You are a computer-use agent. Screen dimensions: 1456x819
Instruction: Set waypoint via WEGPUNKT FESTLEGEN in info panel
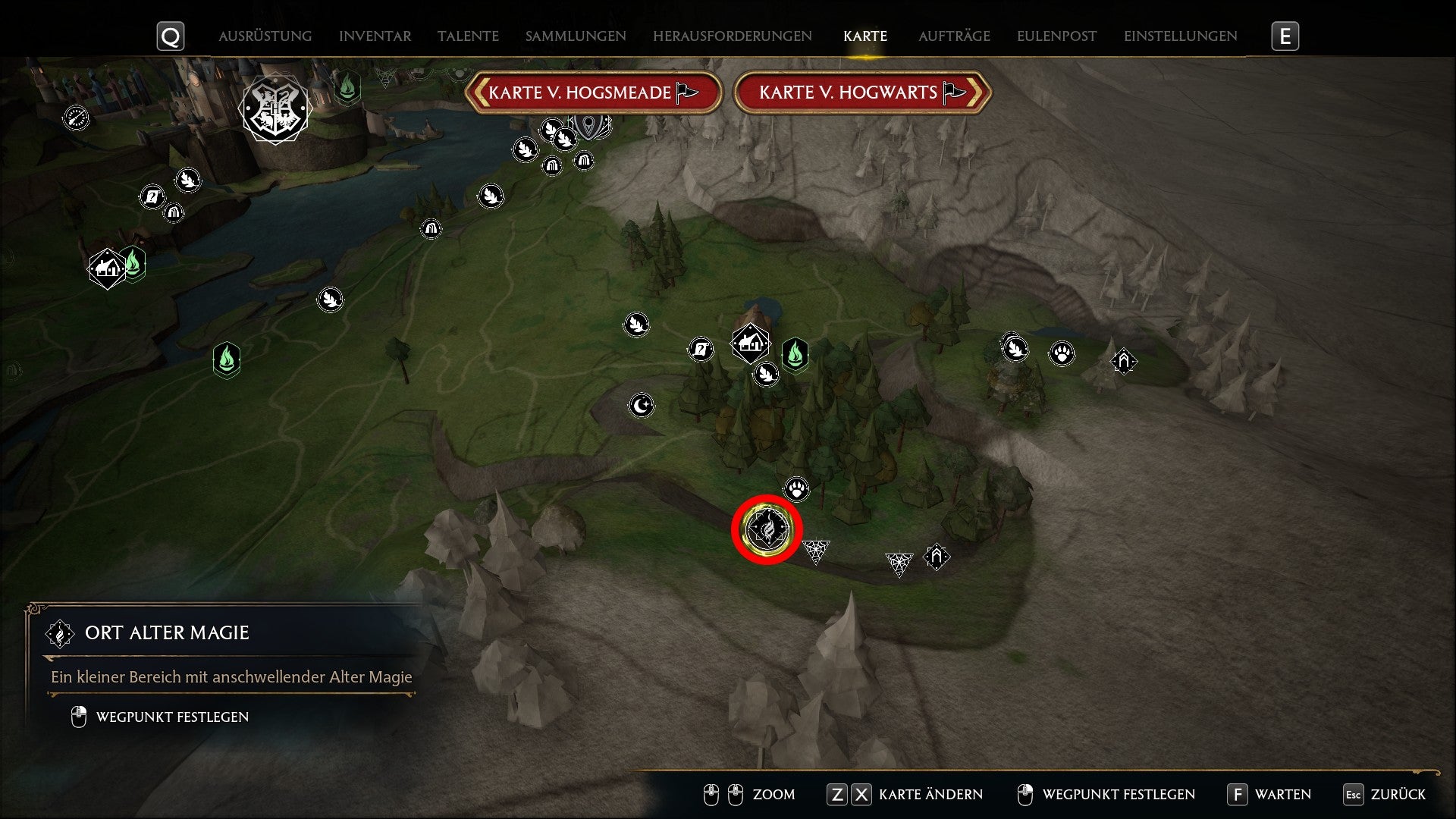(171, 716)
